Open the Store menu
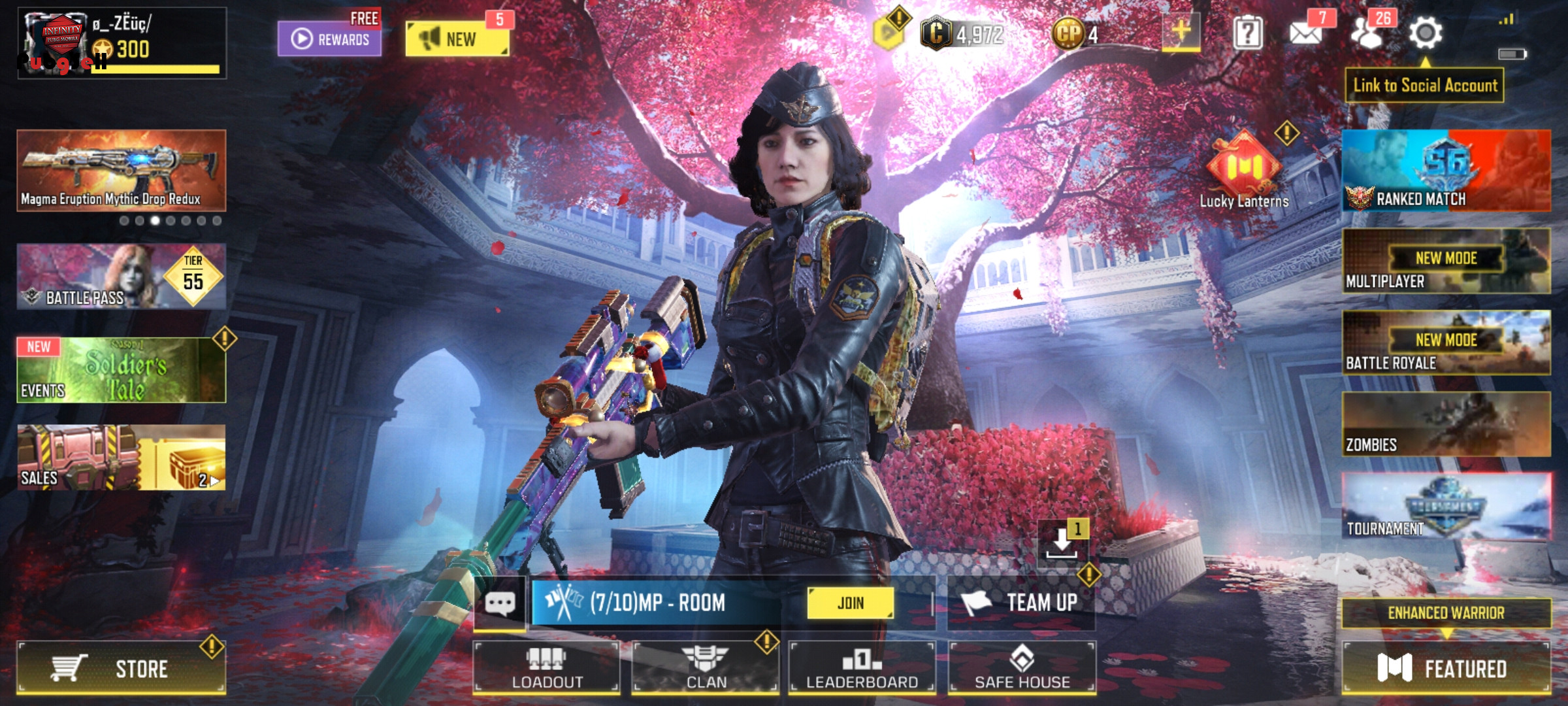 [x=122, y=668]
